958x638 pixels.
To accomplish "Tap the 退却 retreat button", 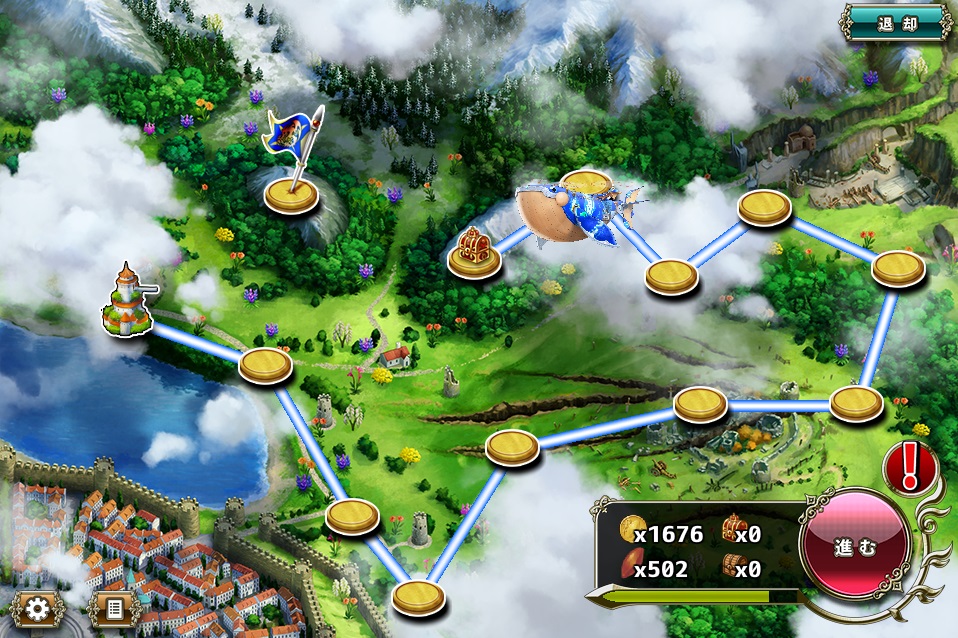I will pyautogui.click(x=896, y=22).
